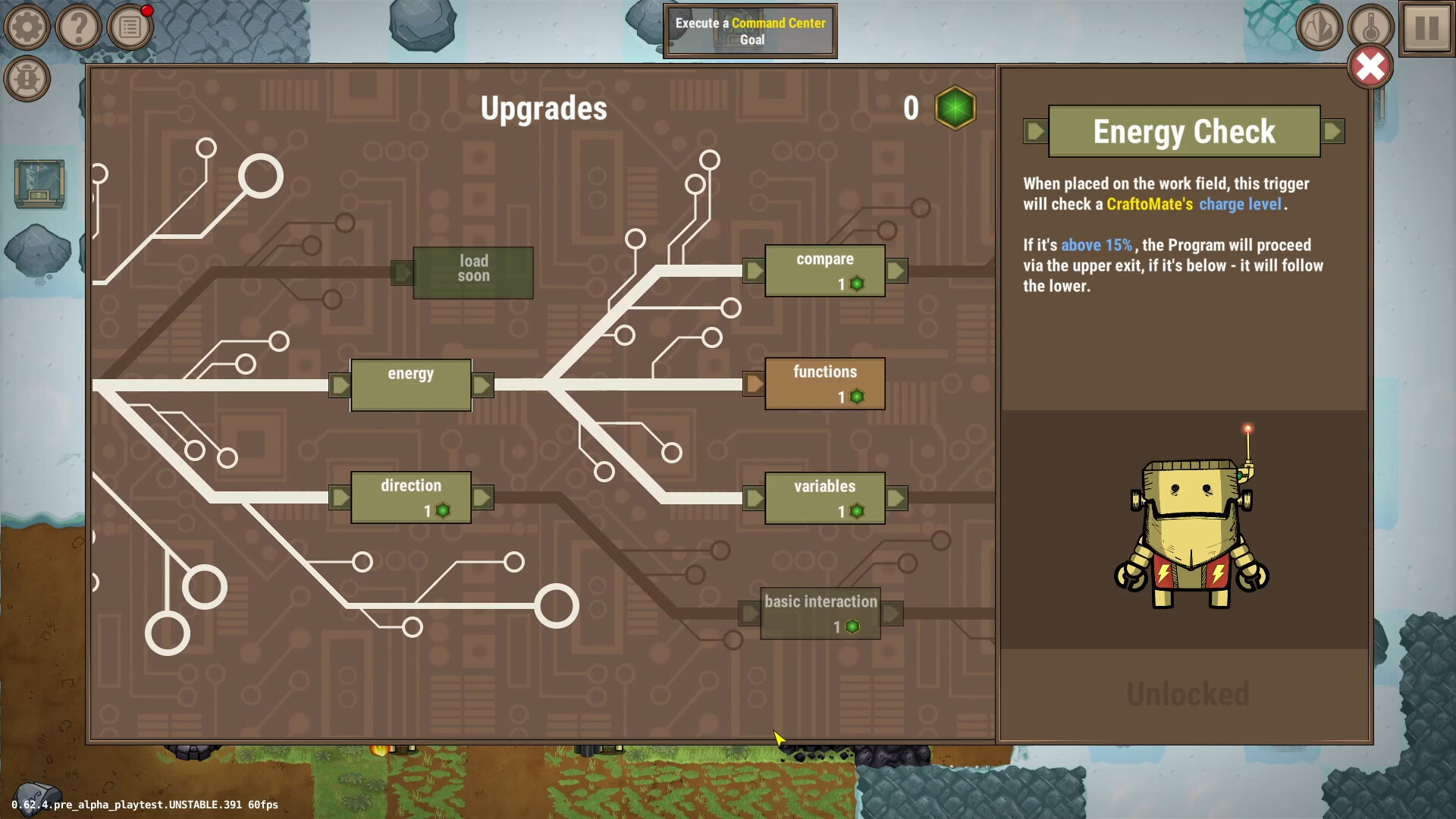This screenshot has width=1456, height=819.
Task: Click the charge level link
Action: pyautogui.click(x=1241, y=204)
